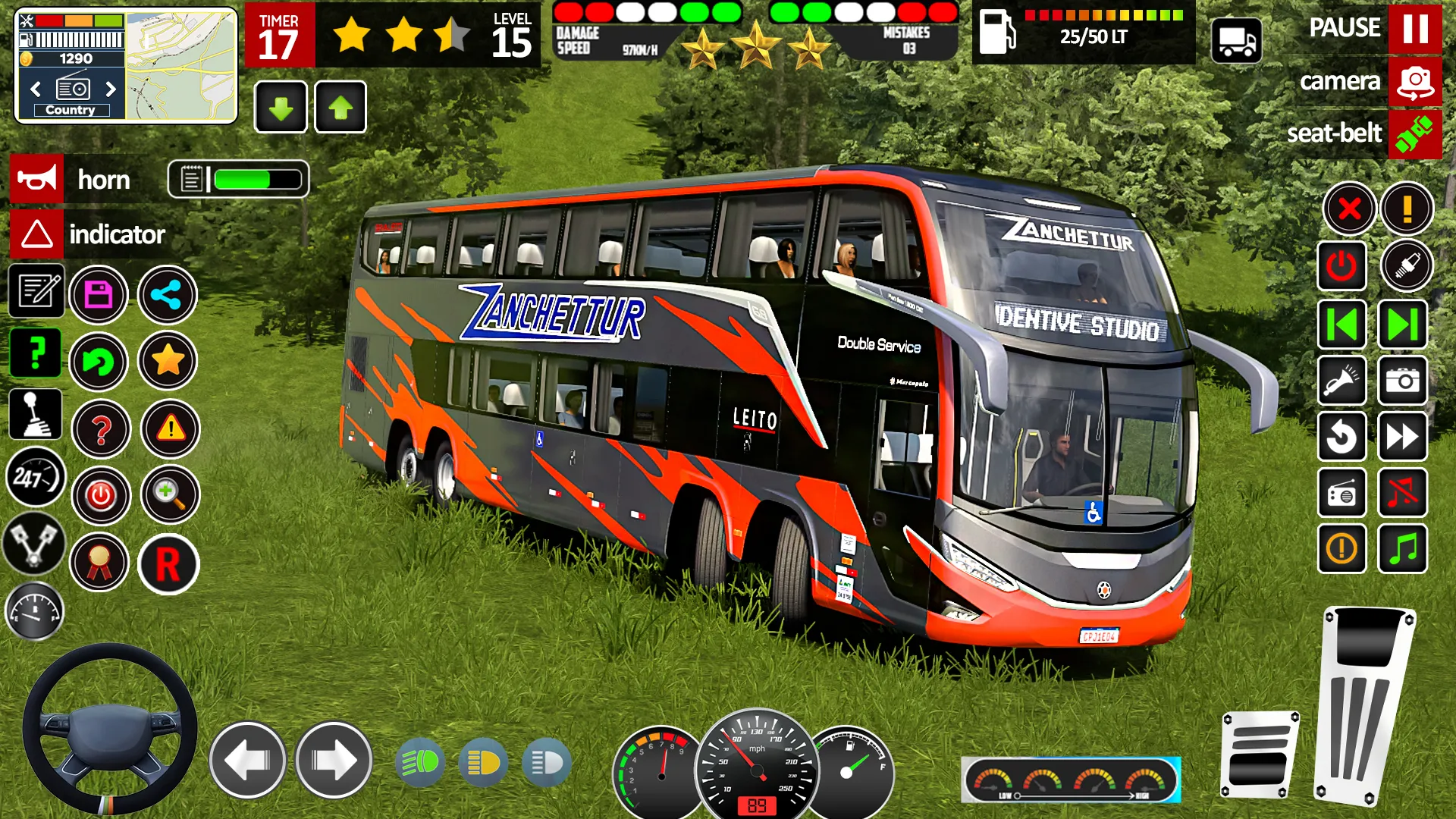Screen dimensions: 1456x819
Task: Activate the horn
Action: tap(36, 180)
